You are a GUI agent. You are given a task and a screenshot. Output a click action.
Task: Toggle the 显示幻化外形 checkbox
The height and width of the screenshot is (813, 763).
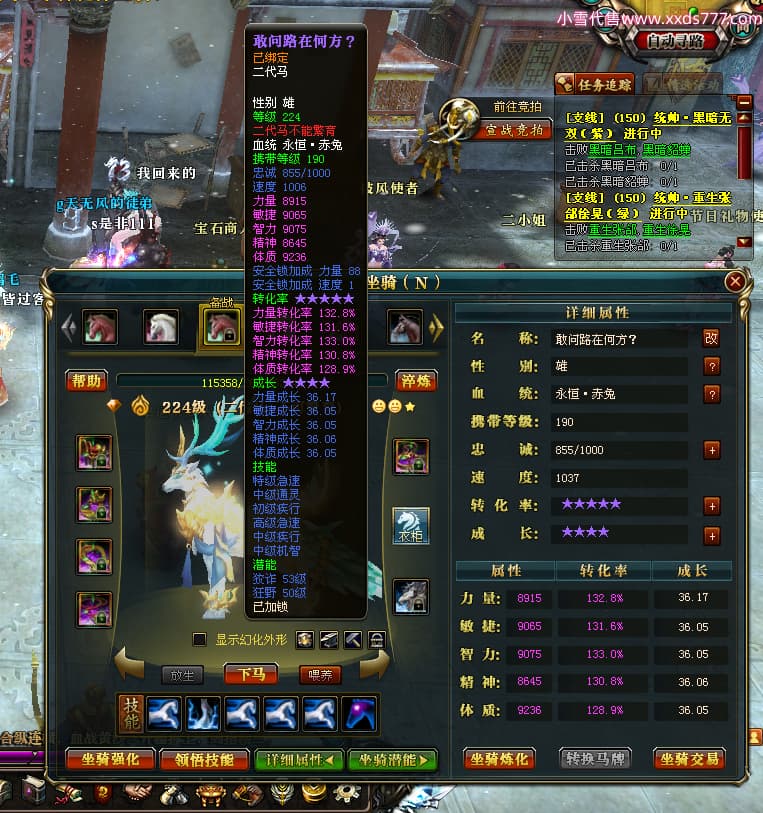point(200,639)
